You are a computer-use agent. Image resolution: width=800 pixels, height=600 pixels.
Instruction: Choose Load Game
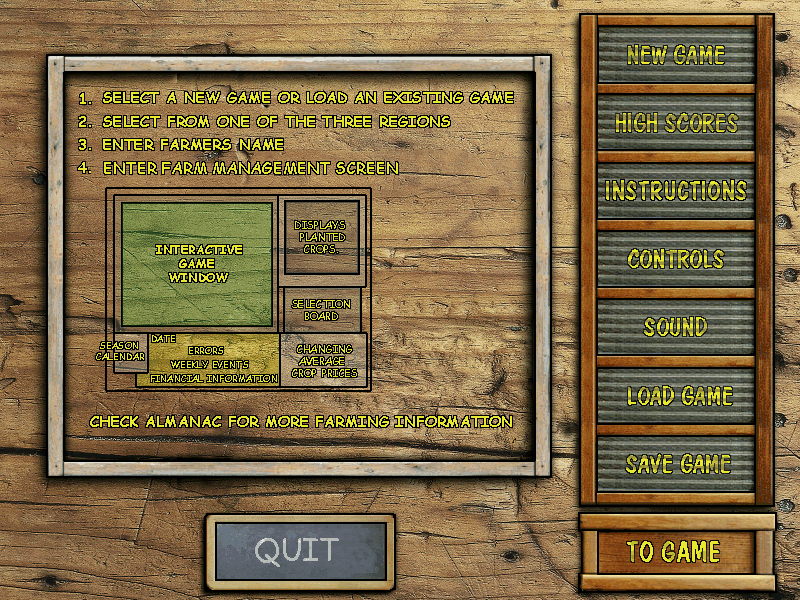pyautogui.click(x=676, y=396)
